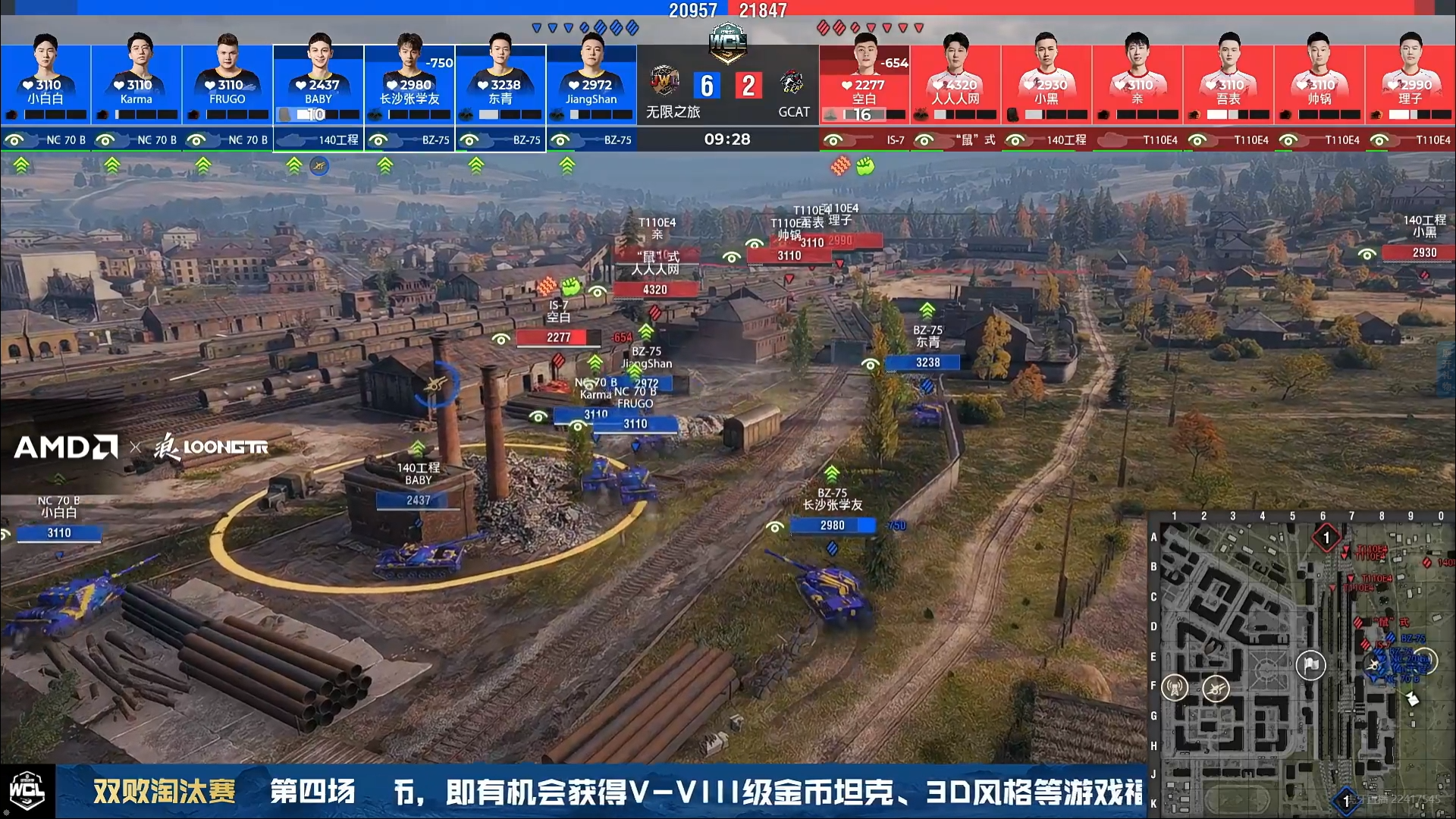Click the radio tower marker on minimap
Image resolution: width=1456 pixels, height=819 pixels.
pyautogui.click(x=1175, y=688)
